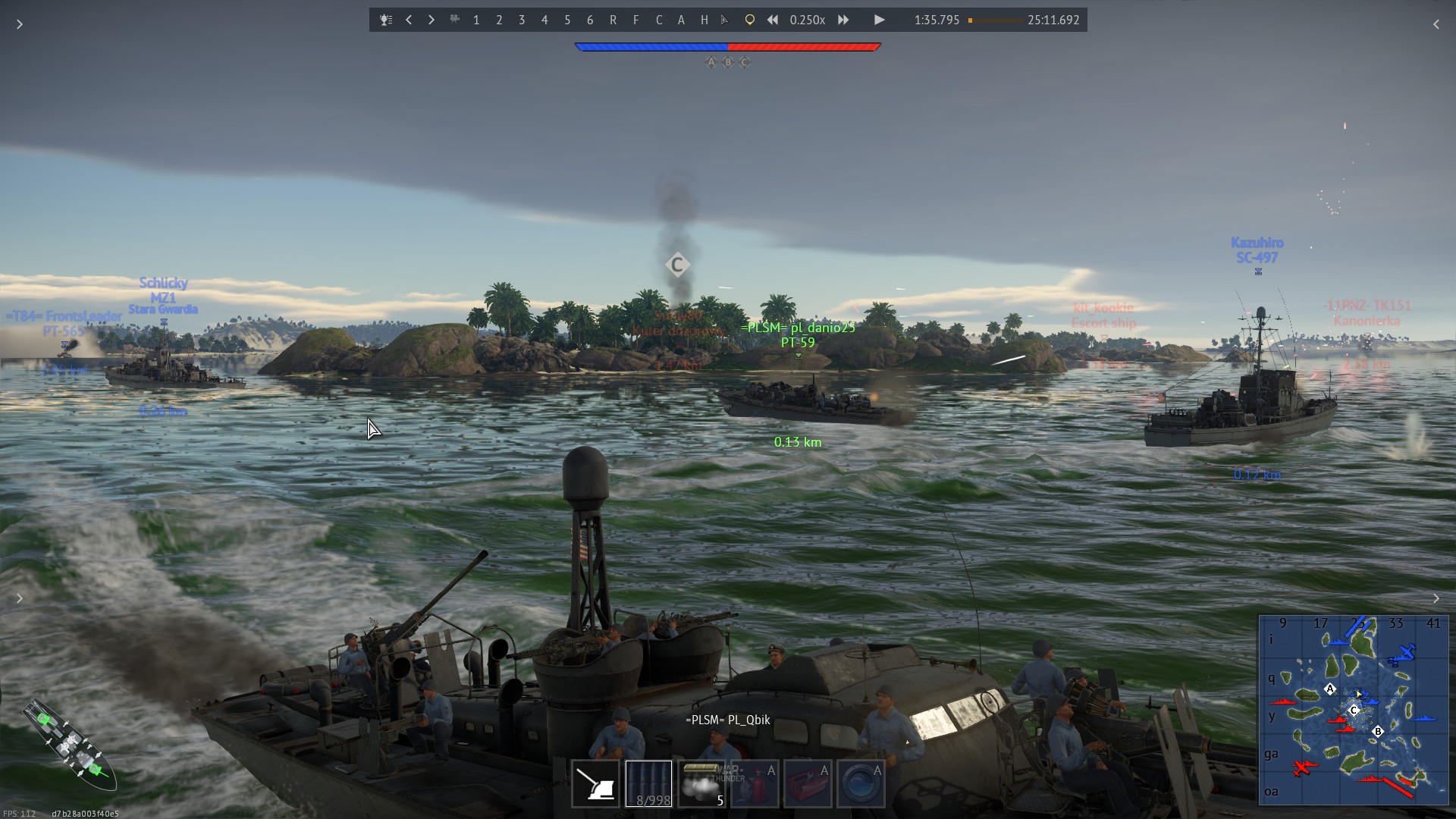Activate the smoke screen slot
The height and width of the screenshot is (819, 1456).
click(x=701, y=783)
